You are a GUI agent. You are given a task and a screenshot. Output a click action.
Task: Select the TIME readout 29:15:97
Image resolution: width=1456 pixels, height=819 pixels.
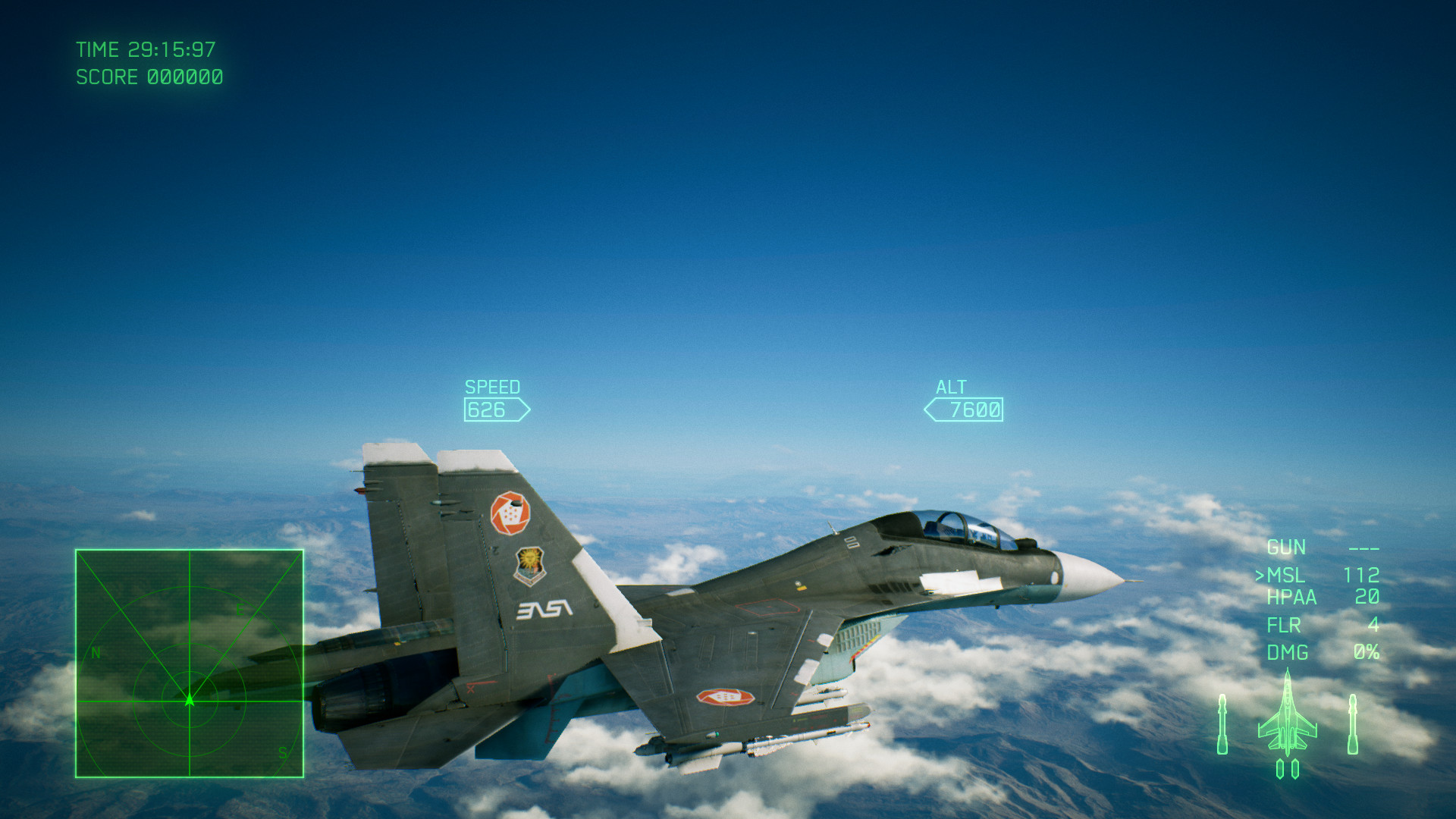click(x=146, y=49)
